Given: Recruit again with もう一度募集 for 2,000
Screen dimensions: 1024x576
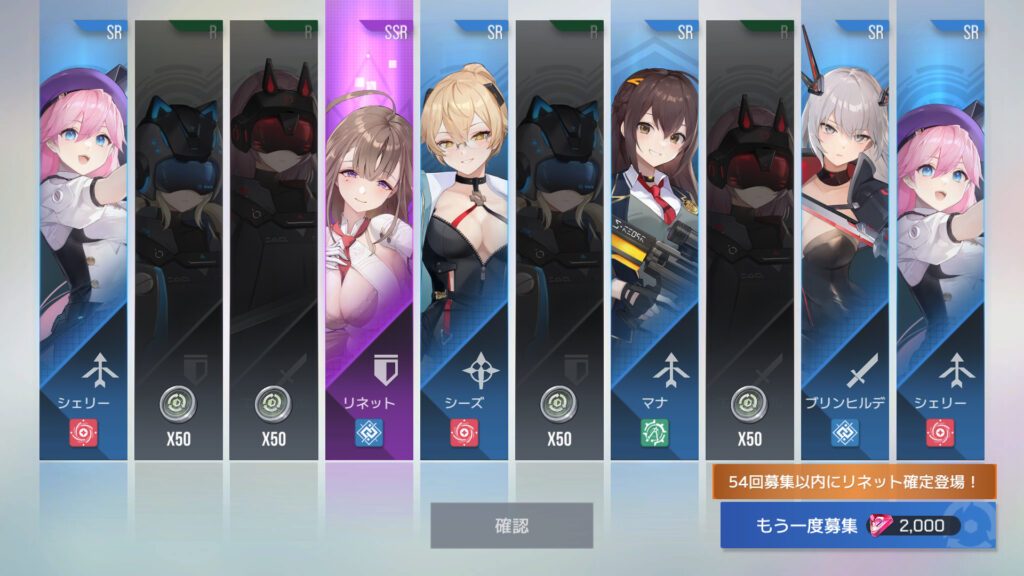Looking at the screenshot, I should coord(857,526).
